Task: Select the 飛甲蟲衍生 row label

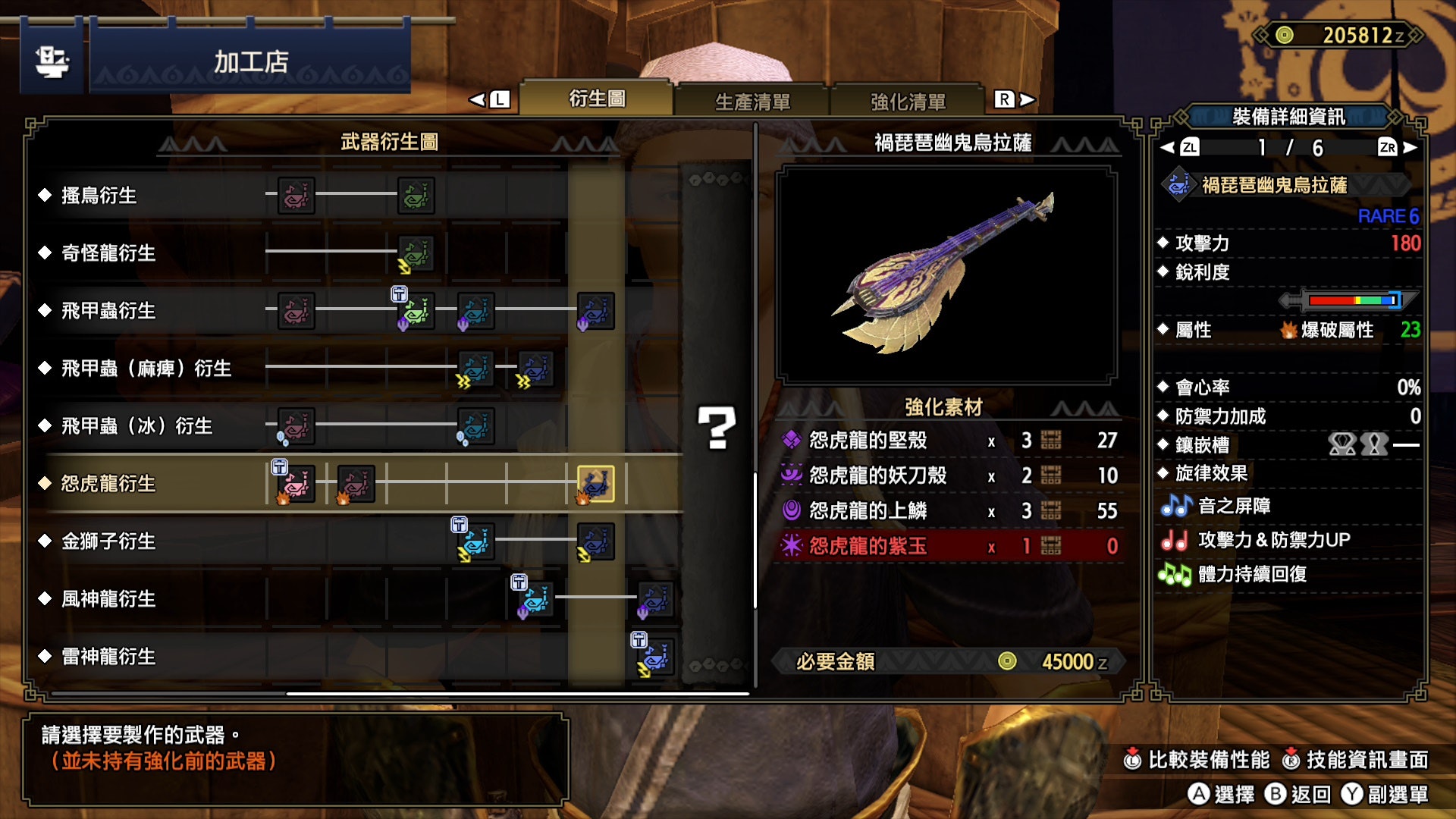Action: pyautogui.click(x=108, y=311)
